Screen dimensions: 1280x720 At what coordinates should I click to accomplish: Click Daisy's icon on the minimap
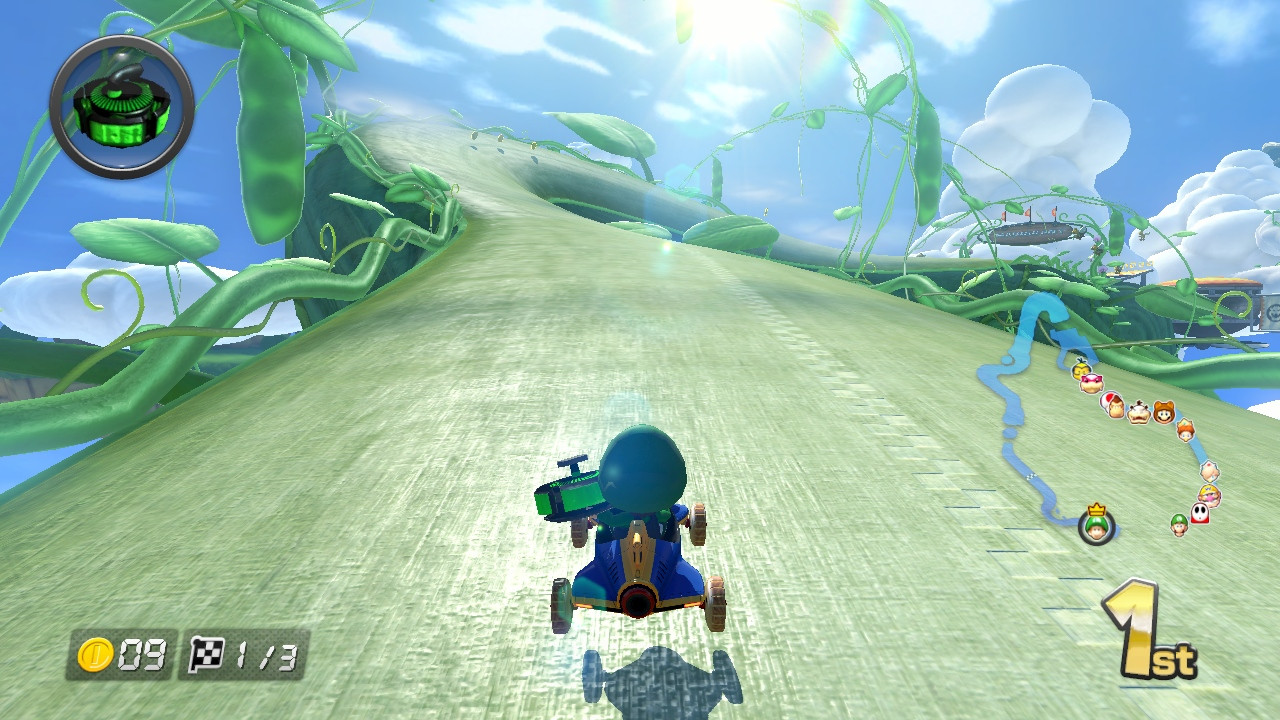point(1184,429)
